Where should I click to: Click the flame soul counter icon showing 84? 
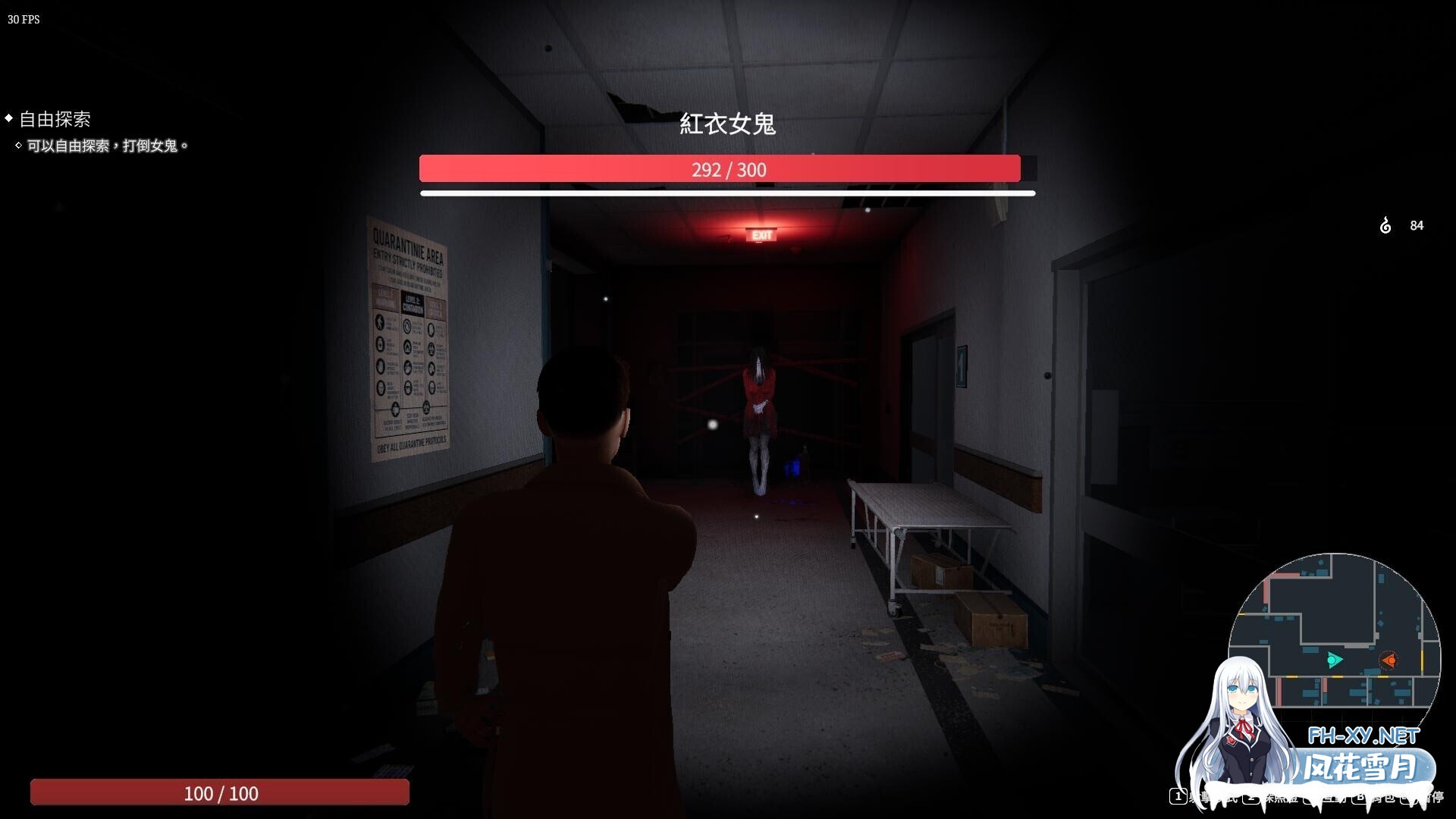coord(1385,225)
